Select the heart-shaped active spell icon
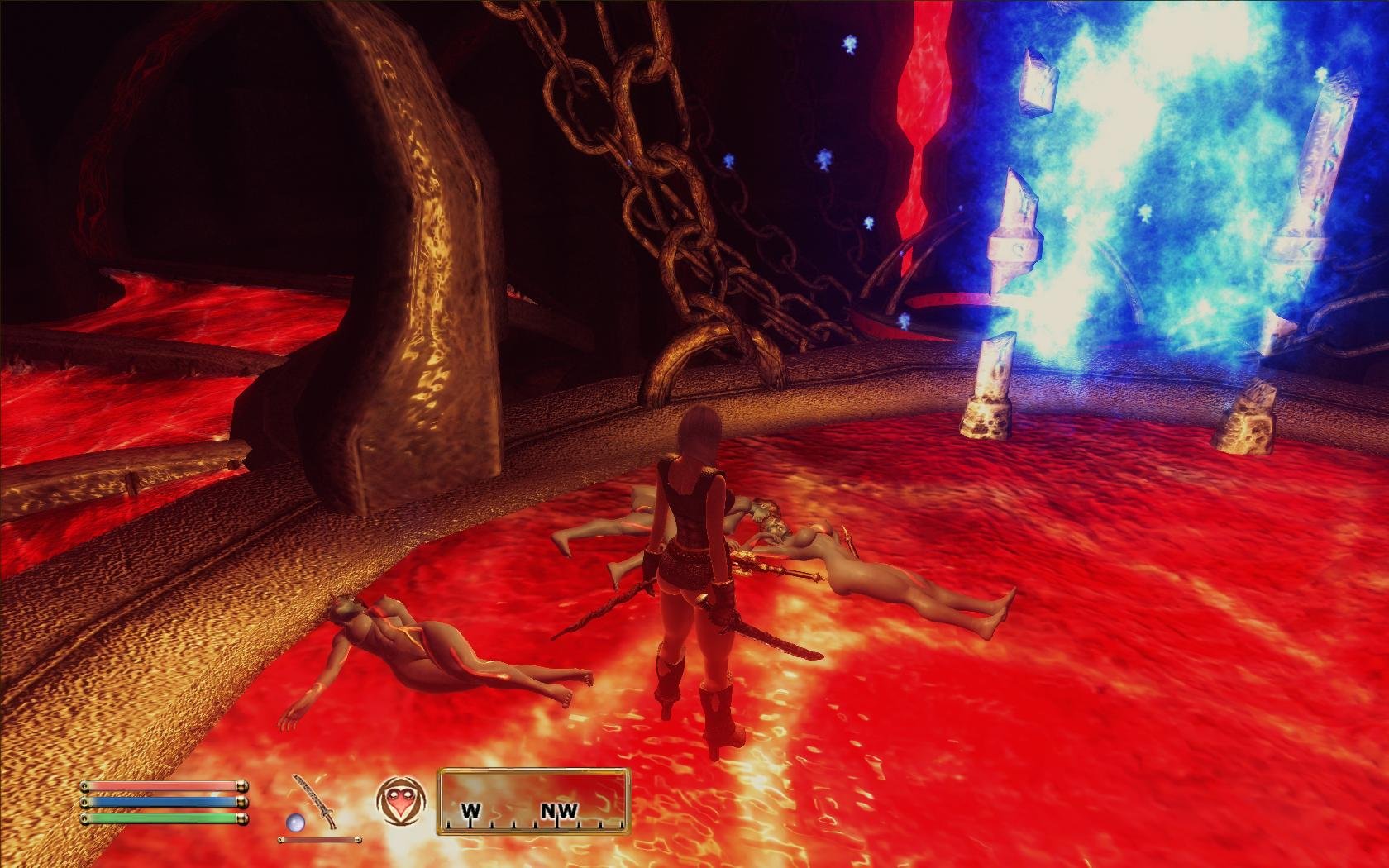The width and height of the screenshot is (1389, 868). (400, 802)
